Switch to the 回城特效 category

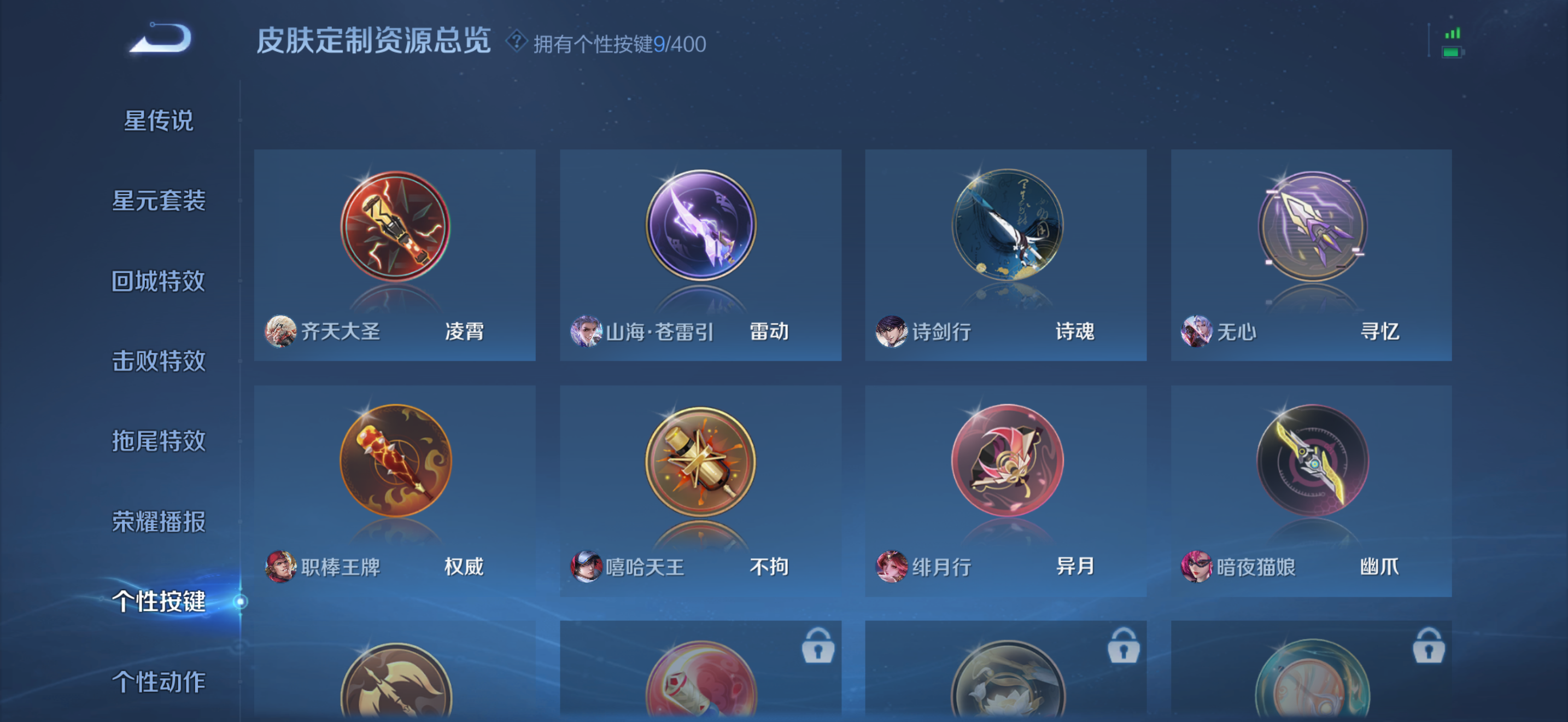point(160,281)
